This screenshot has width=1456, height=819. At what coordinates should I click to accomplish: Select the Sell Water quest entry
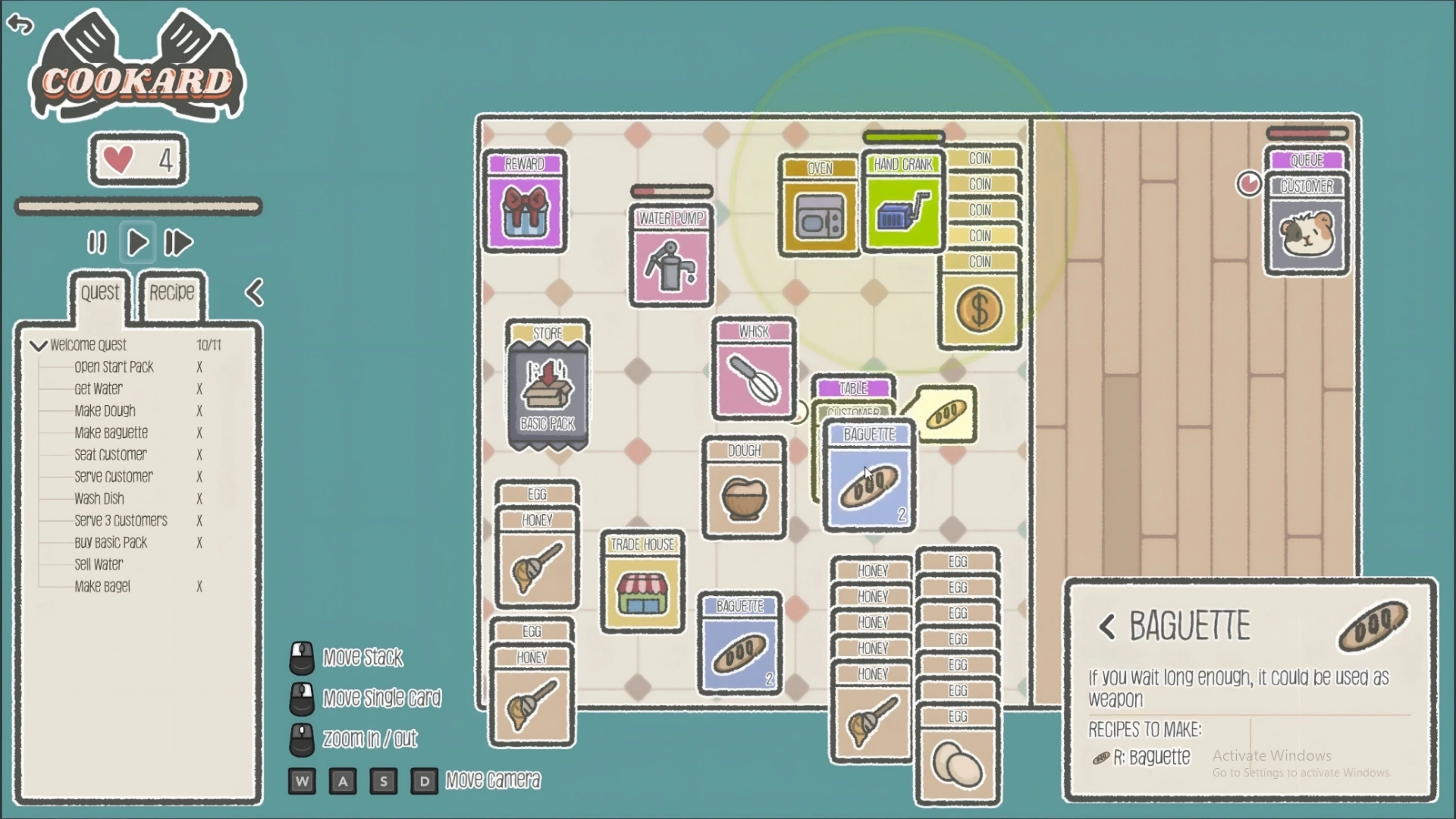pos(99,565)
